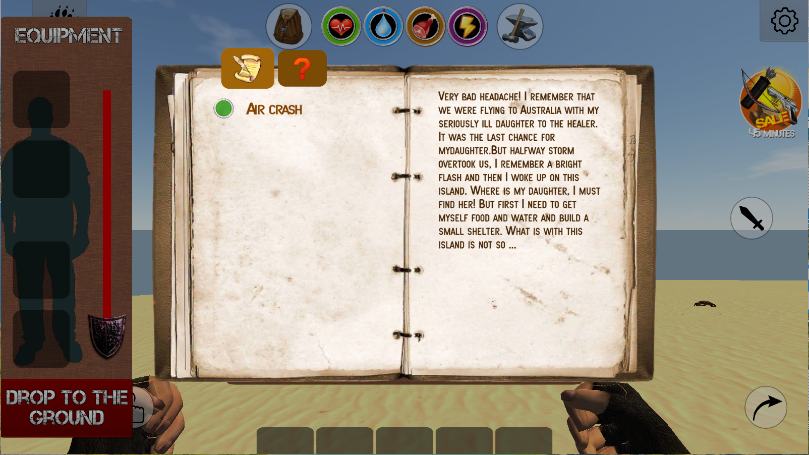
Task: Open the gear settings button
Action: 784,21
